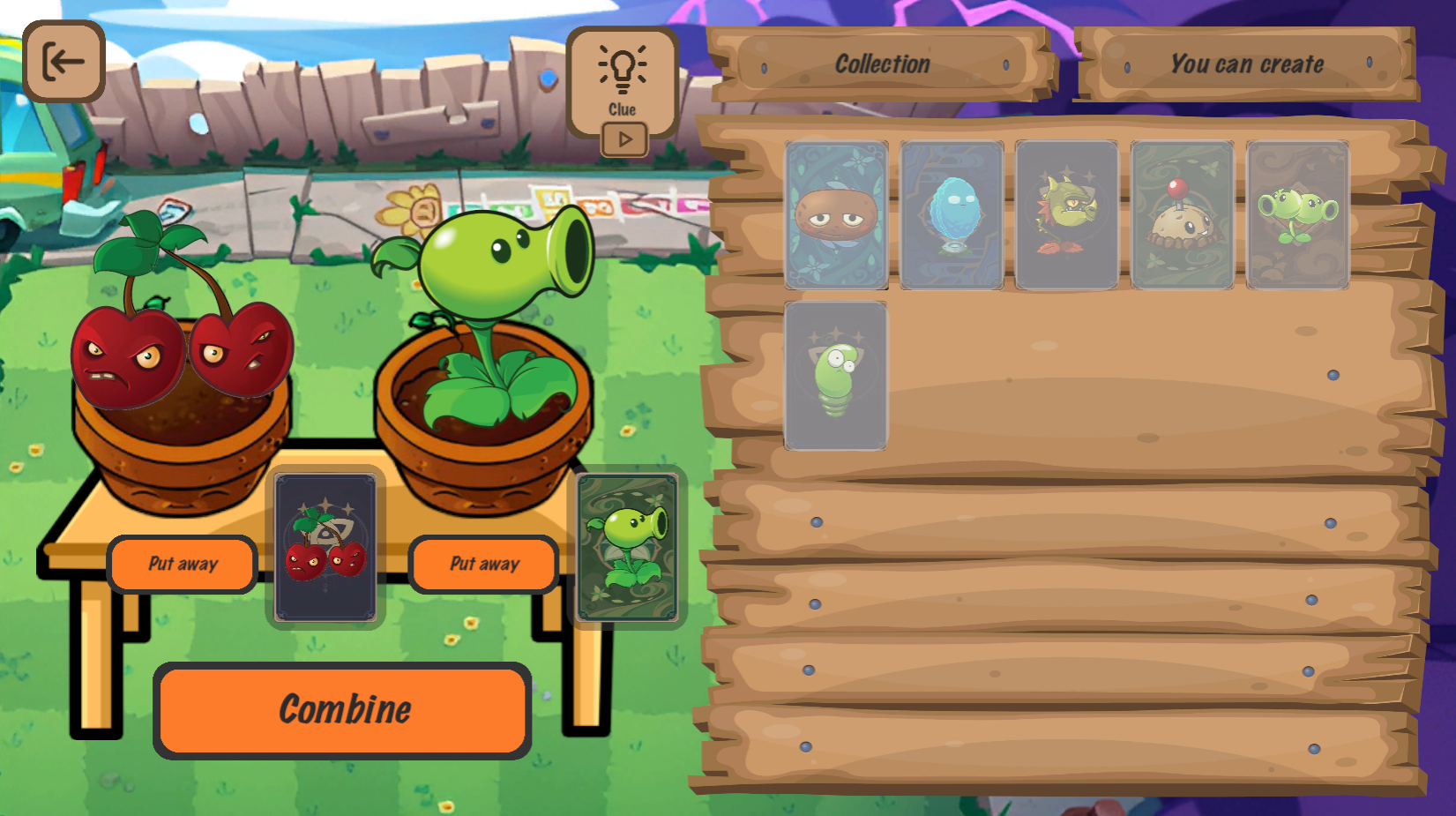Viewport: 1456px width, 816px height.
Task: Put away the Cherry Bomb plant
Action: coord(183,564)
